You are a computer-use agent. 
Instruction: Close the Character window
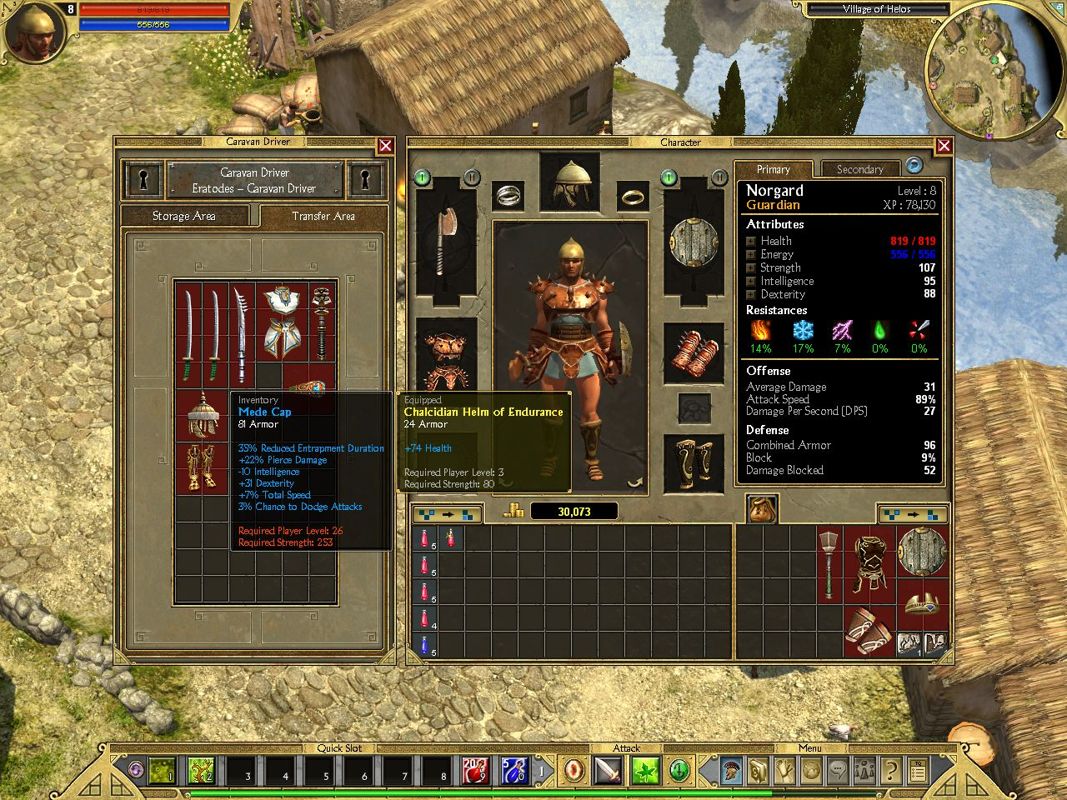943,146
